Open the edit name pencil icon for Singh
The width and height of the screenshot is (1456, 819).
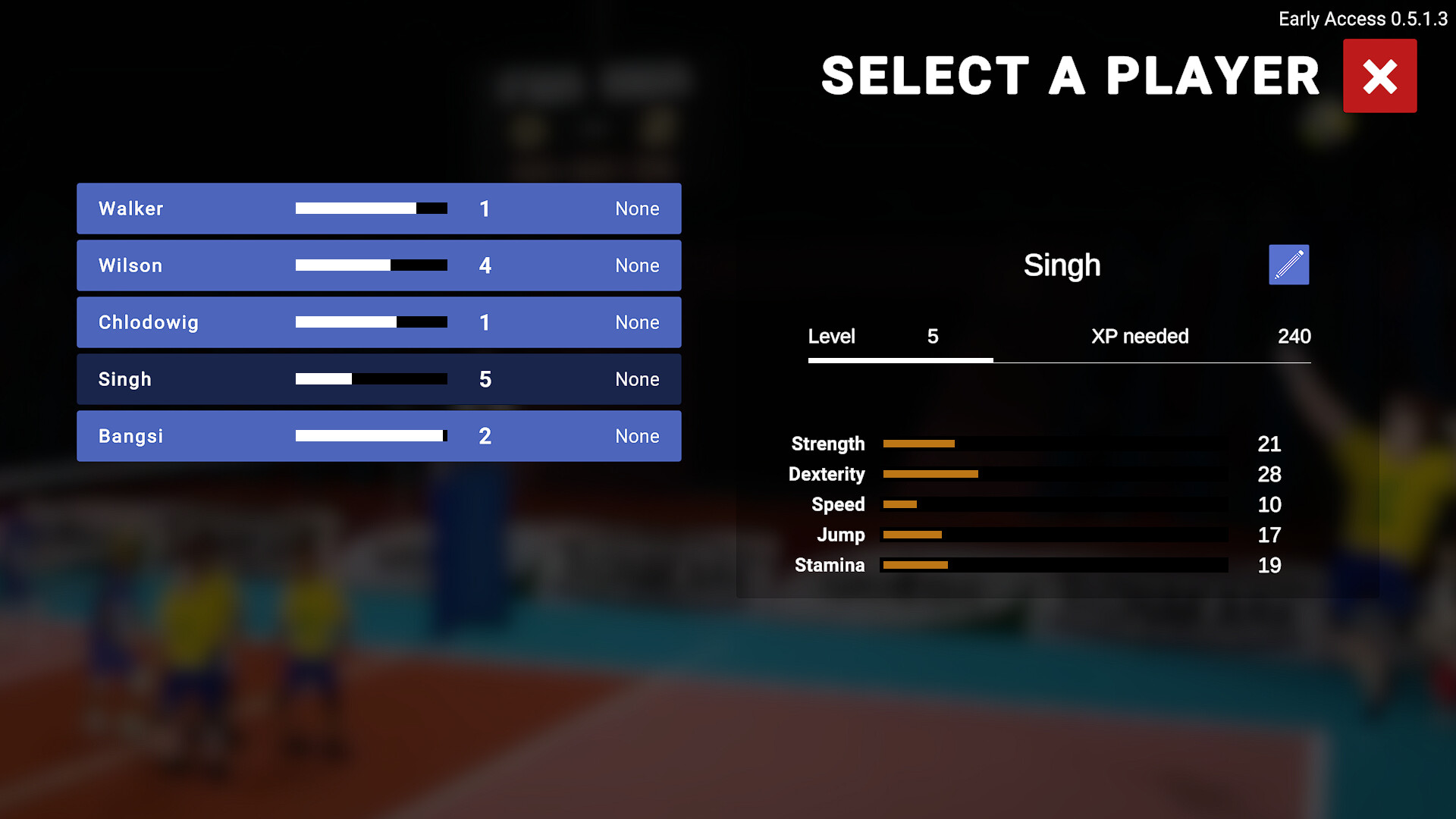click(x=1288, y=264)
